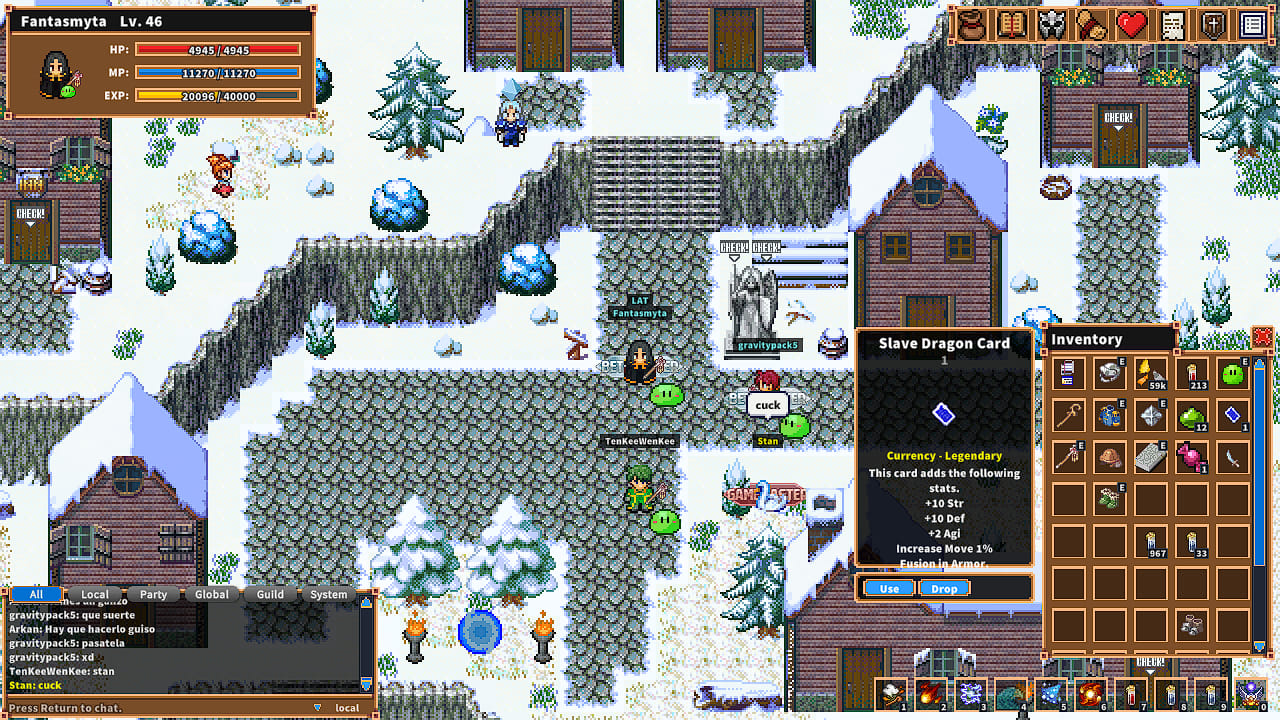Select the blue Slave Dragon Card slot
The image size is (1280, 720).
point(1233,414)
